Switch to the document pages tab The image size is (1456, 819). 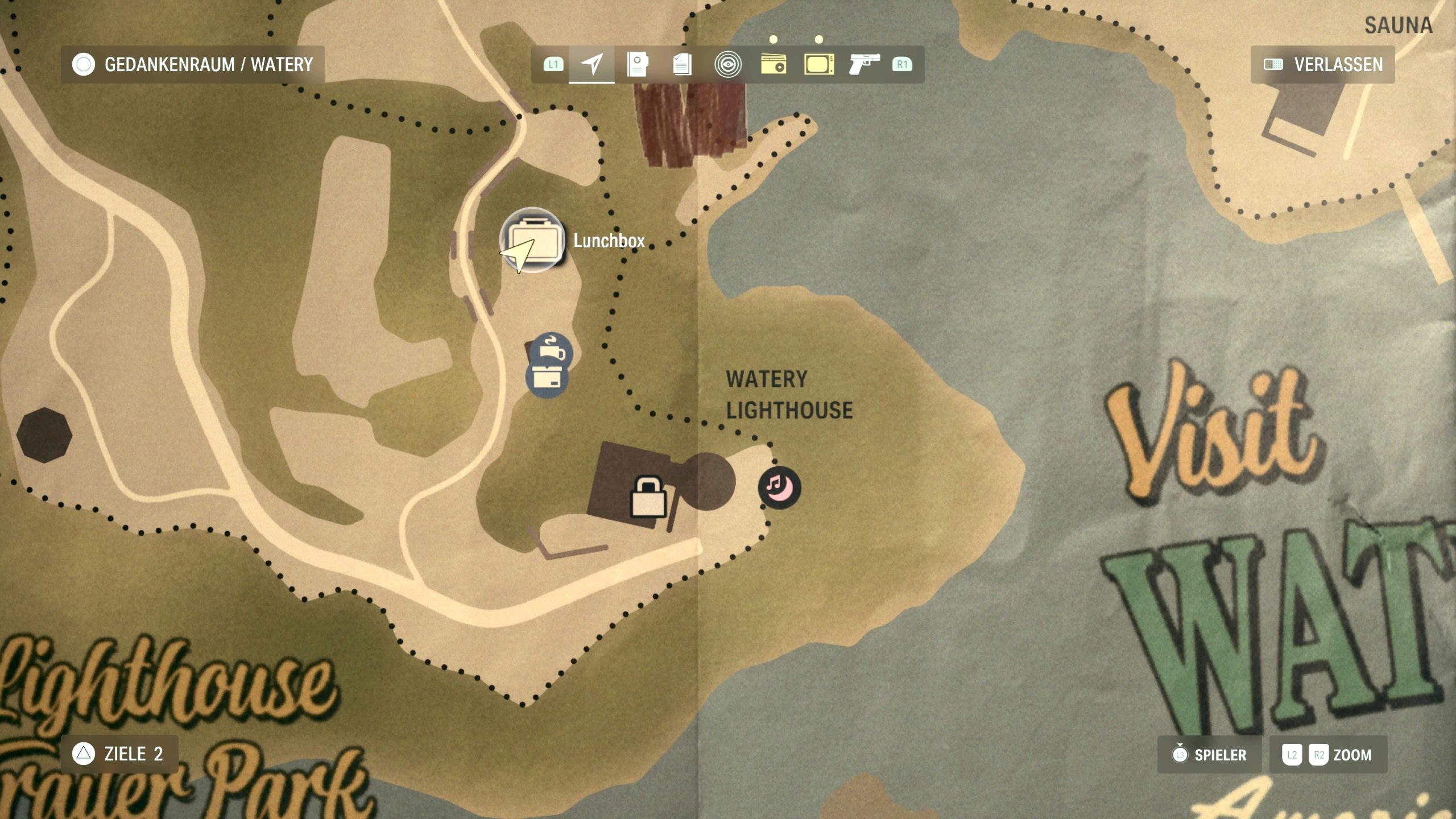click(682, 64)
